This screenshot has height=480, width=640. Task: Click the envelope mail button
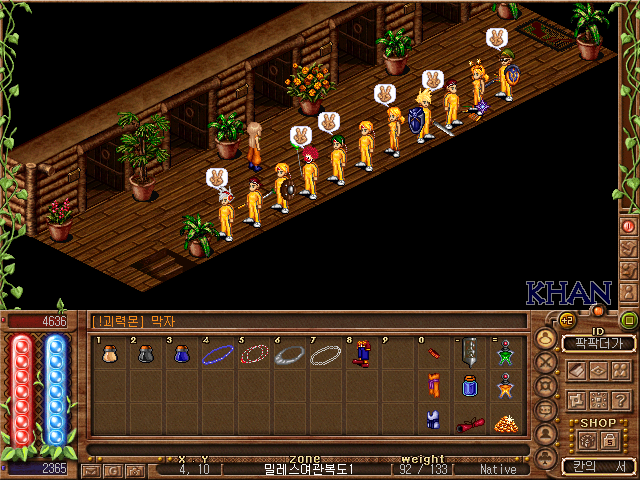click(91, 469)
